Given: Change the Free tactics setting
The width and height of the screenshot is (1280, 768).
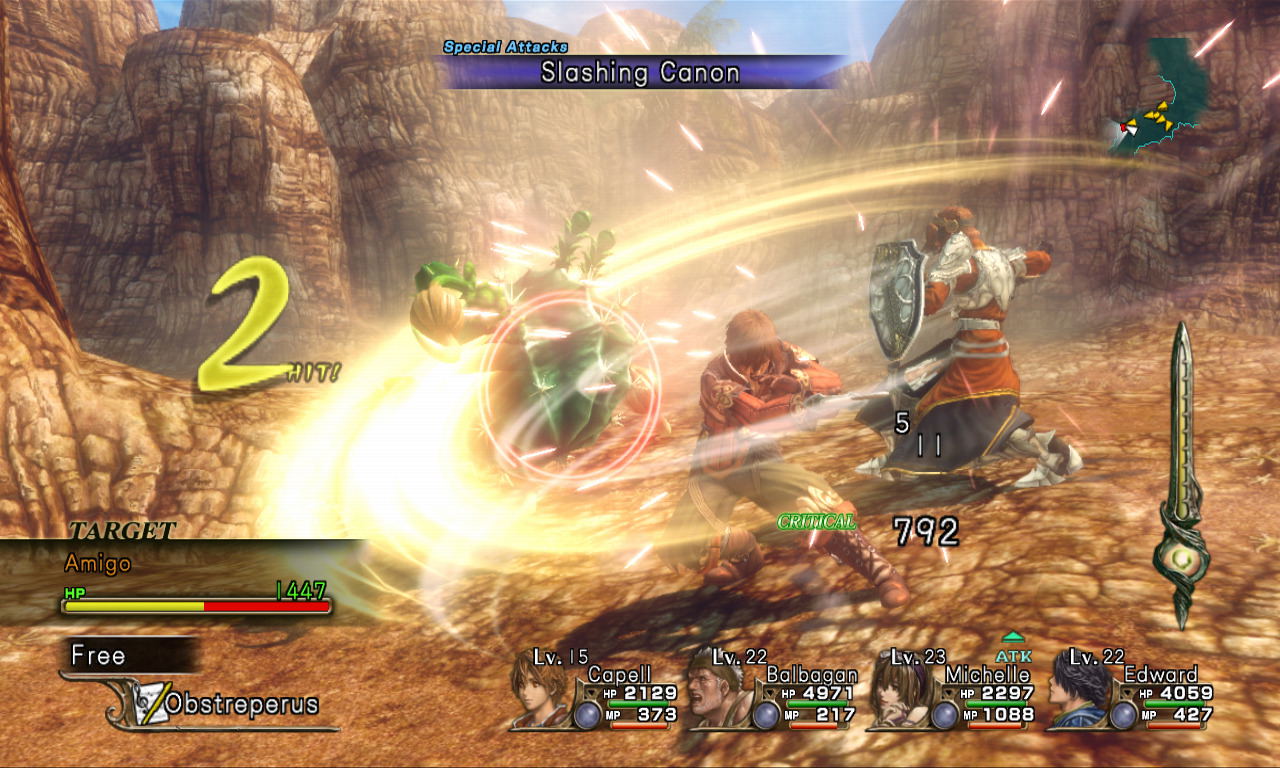Looking at the screenshot, I should coord(100,656).
